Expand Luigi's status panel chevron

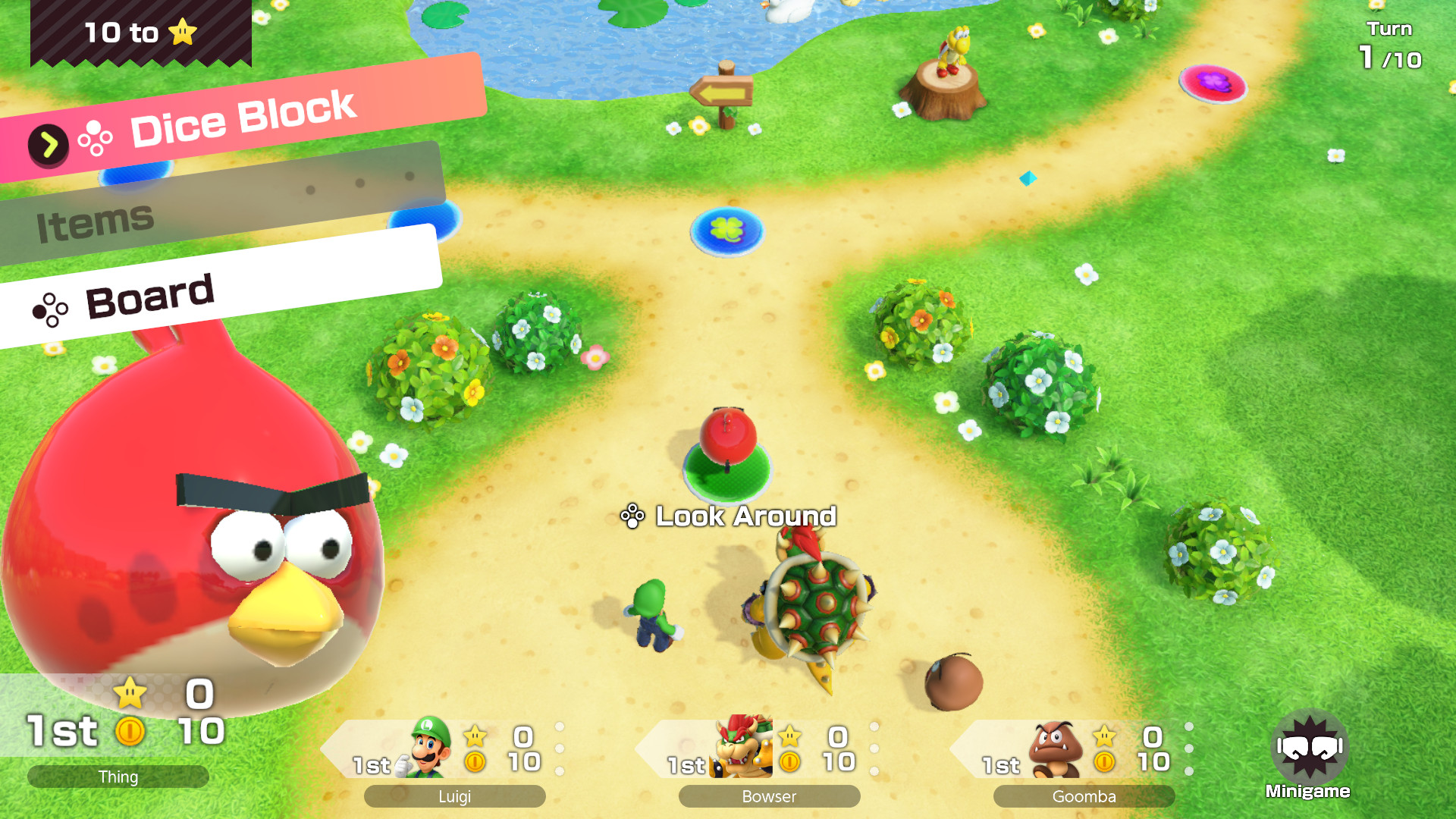point(561,747)
